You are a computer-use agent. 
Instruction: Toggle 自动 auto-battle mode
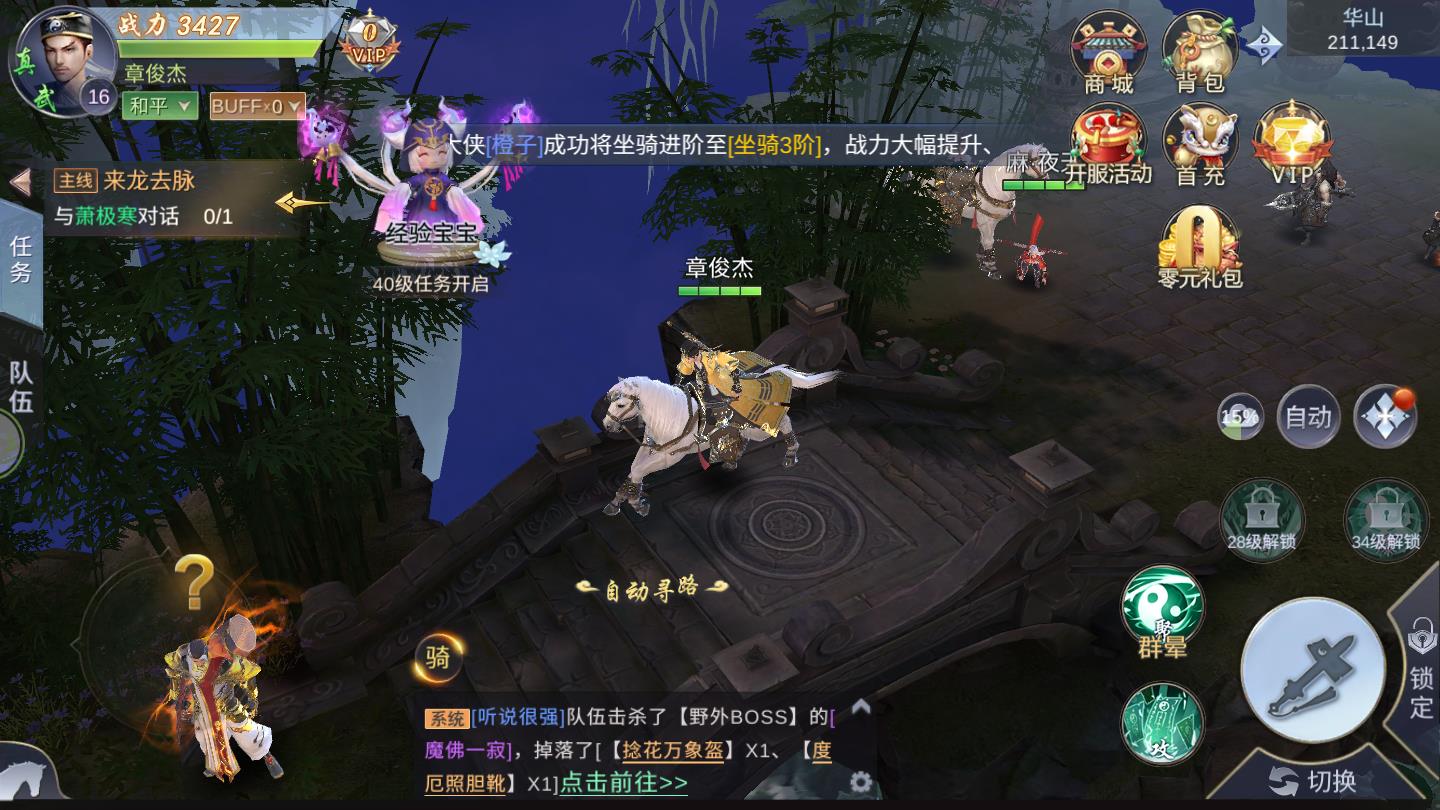tap(1307, 417)
